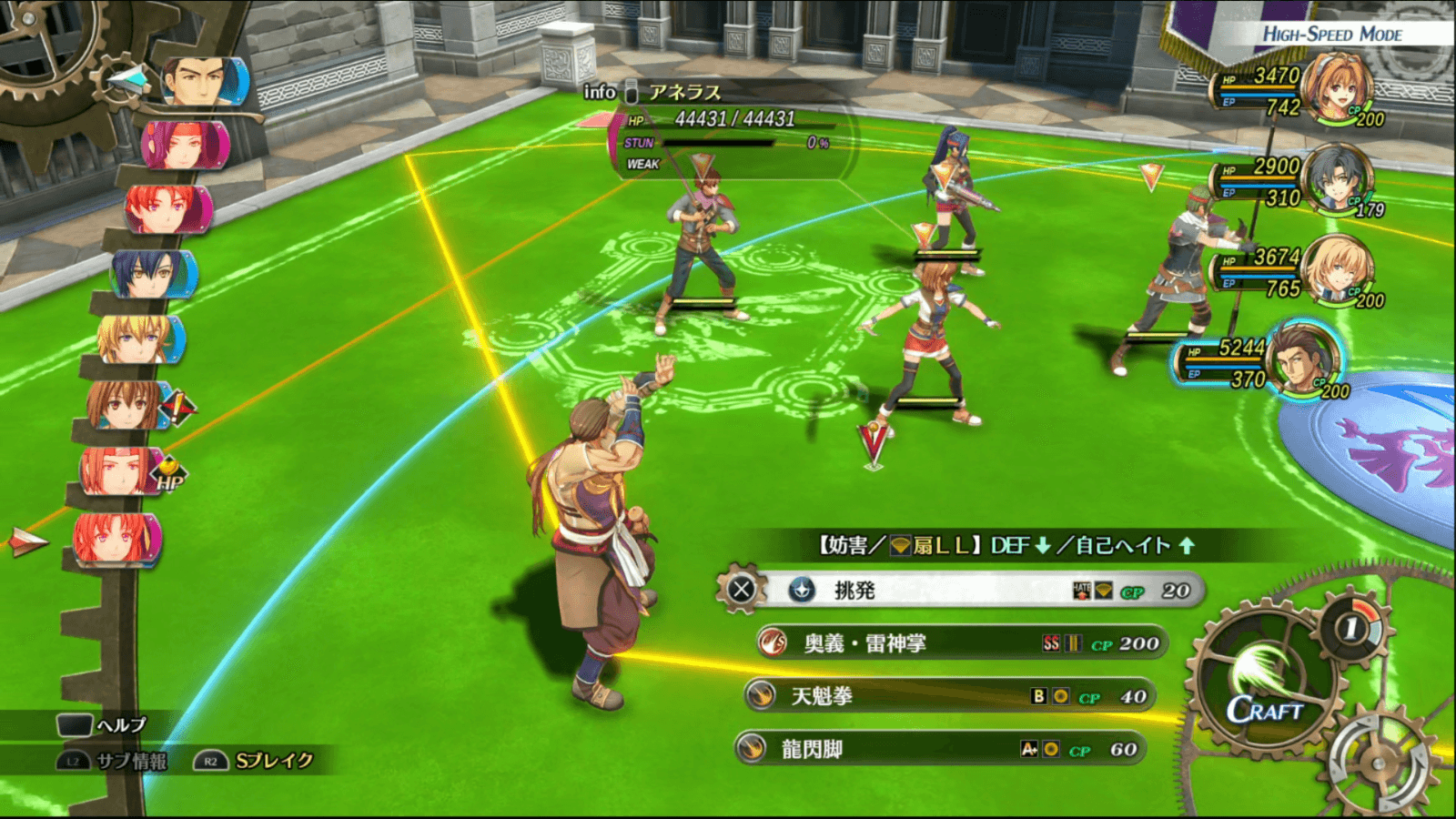
Task: Open the info panel for アネラス
Action: (x=601, y=92)
